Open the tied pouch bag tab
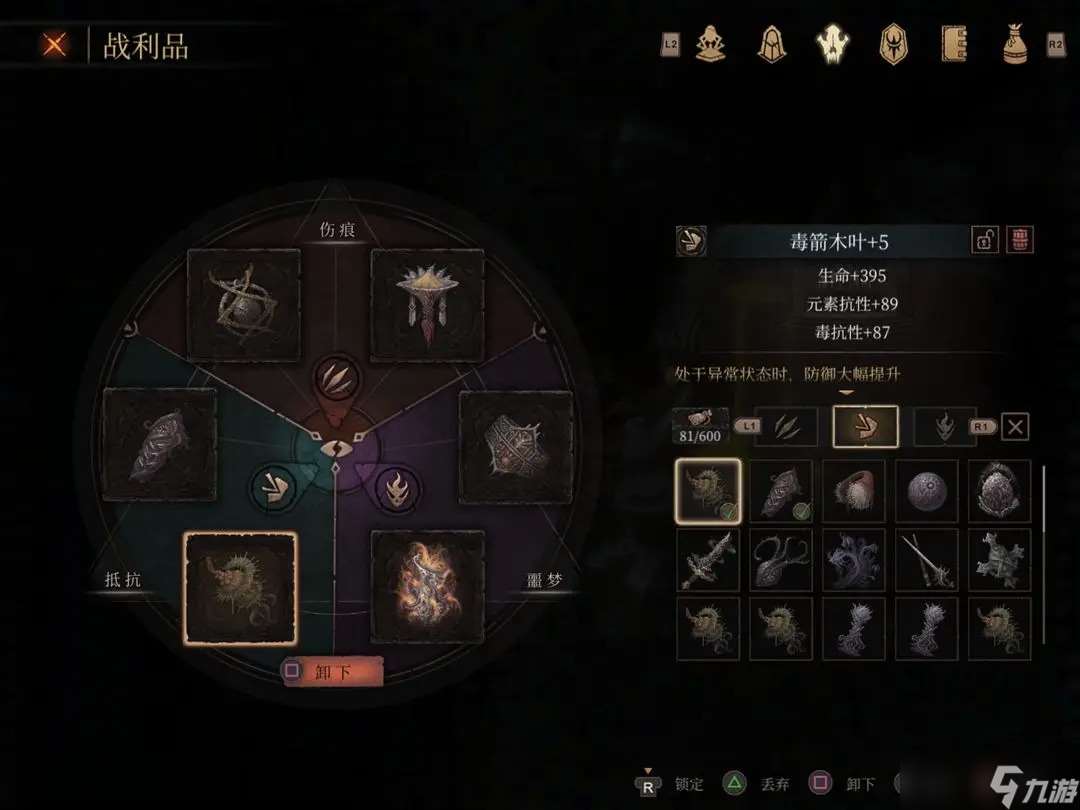The height and width of the screenshot is (810, 1080). point(1014,44)
